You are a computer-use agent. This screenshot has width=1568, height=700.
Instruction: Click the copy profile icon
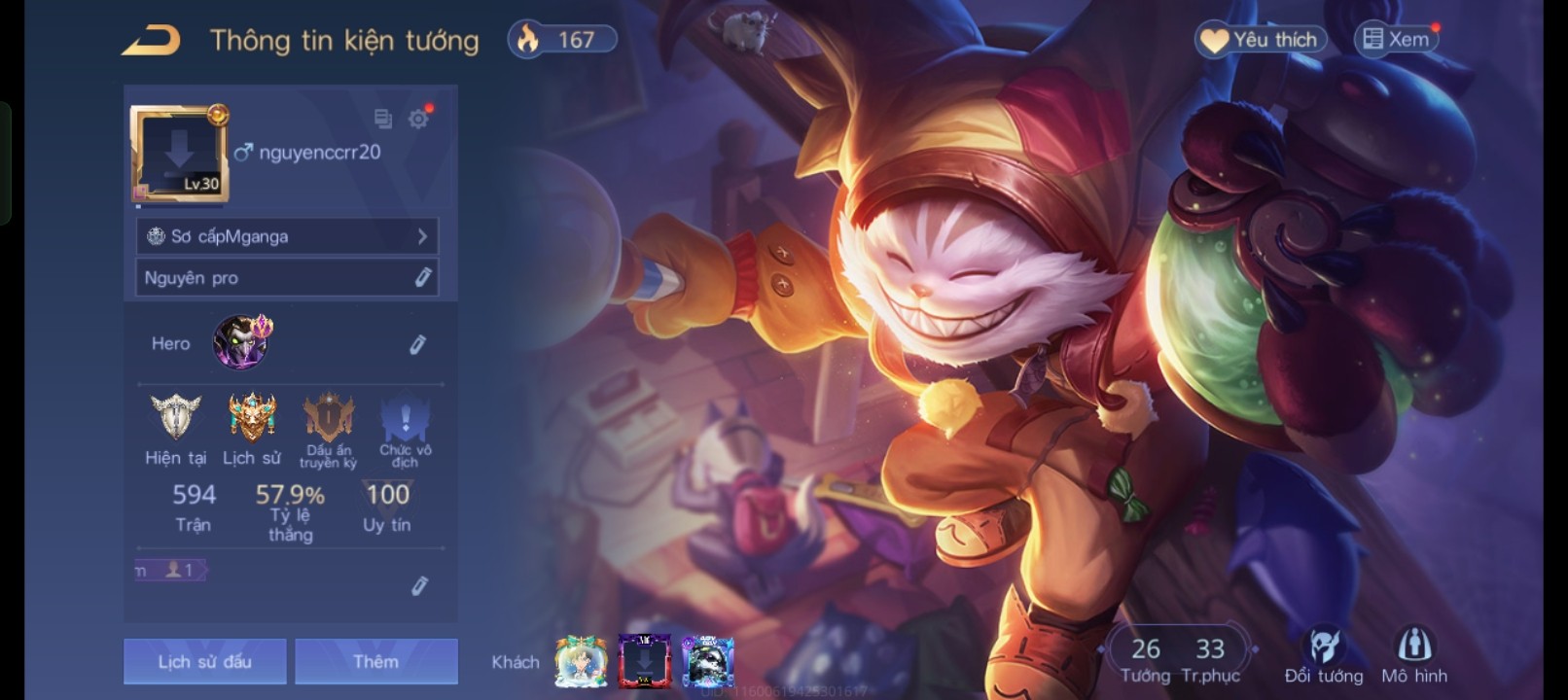[x=383, y=119]
